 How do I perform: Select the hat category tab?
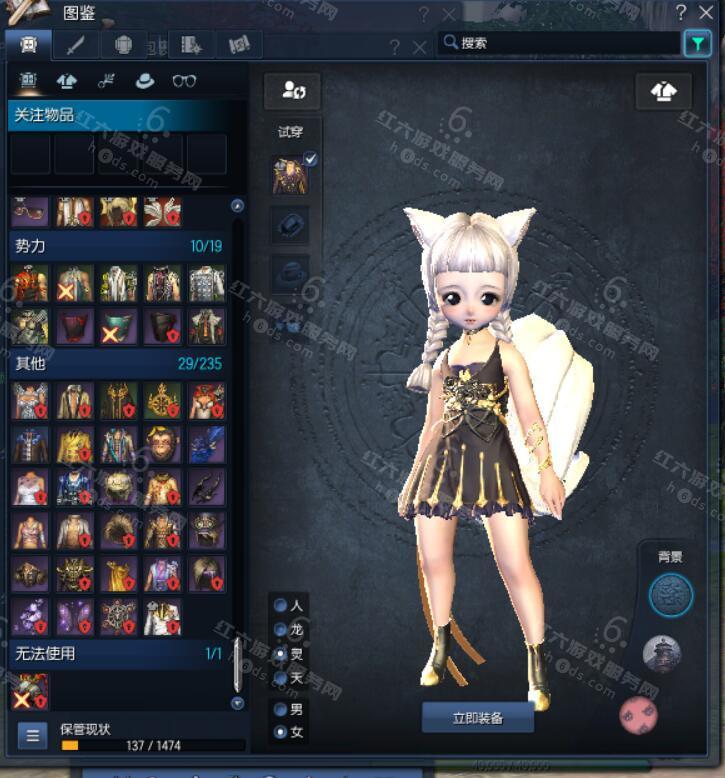pyautogui.click(x=145, y=82)
